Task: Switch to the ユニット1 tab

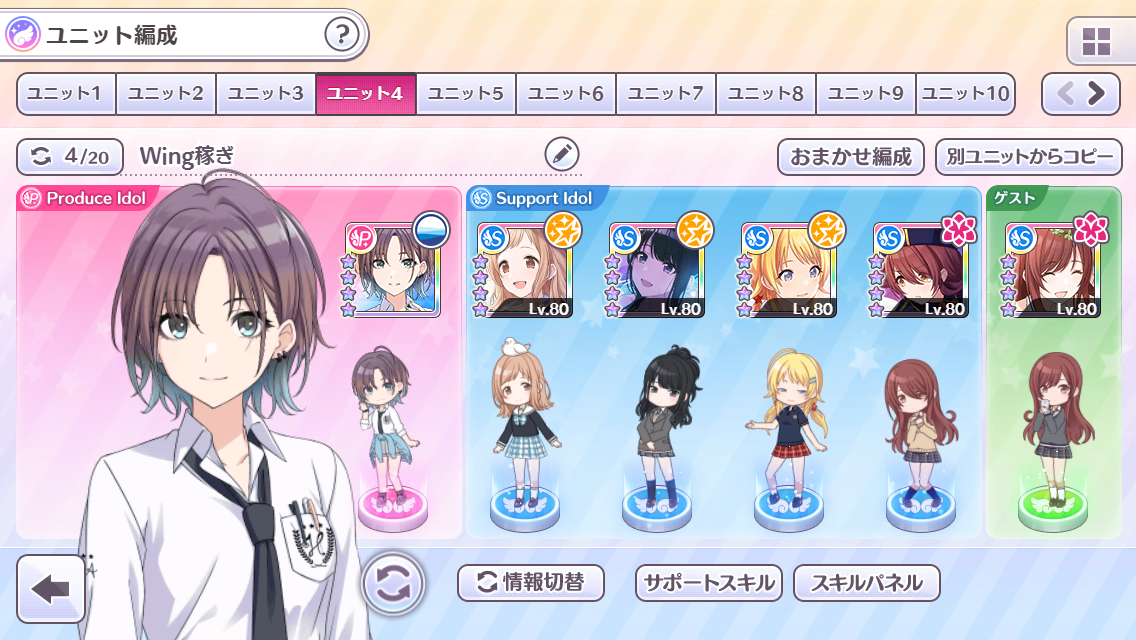Action: [x=66, y=94]
